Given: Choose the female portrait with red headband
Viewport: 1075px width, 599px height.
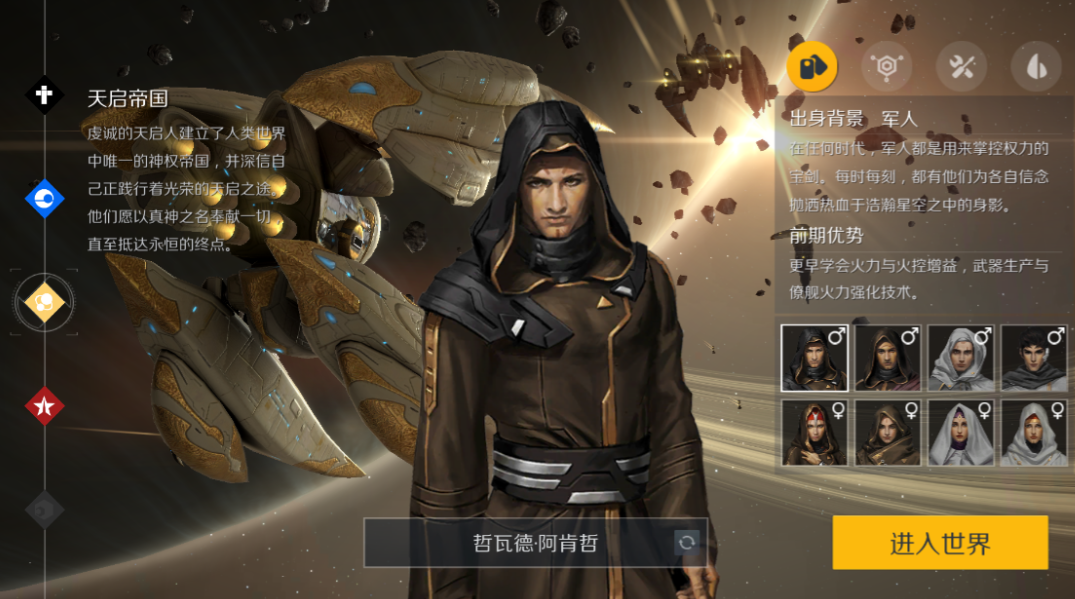Looking at the screenshot, I should click(x=814, y=433).
